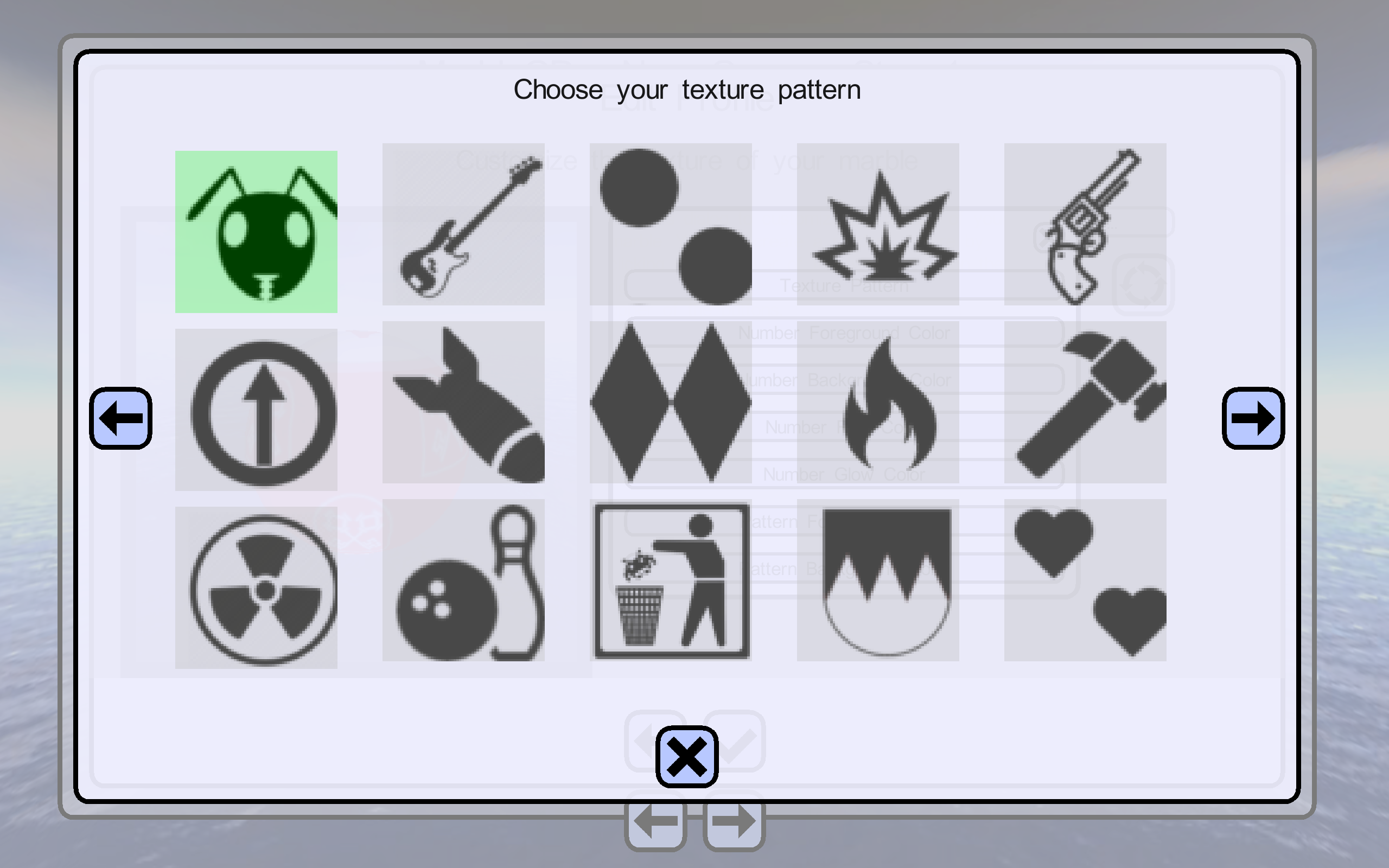Image resolution: width=1389 pixels, height=868 pixels.
Task: Select the bowling ball and pin pattern
Action: [463, 580]
